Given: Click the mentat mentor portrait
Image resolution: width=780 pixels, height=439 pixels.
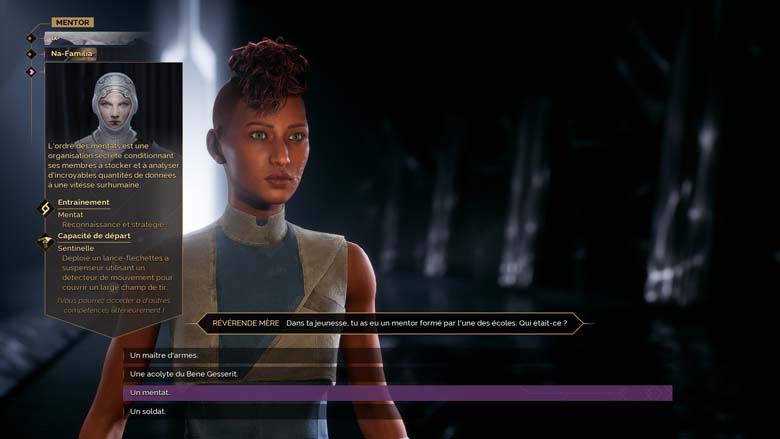Looking at the screenshot, I should [113, 105].
